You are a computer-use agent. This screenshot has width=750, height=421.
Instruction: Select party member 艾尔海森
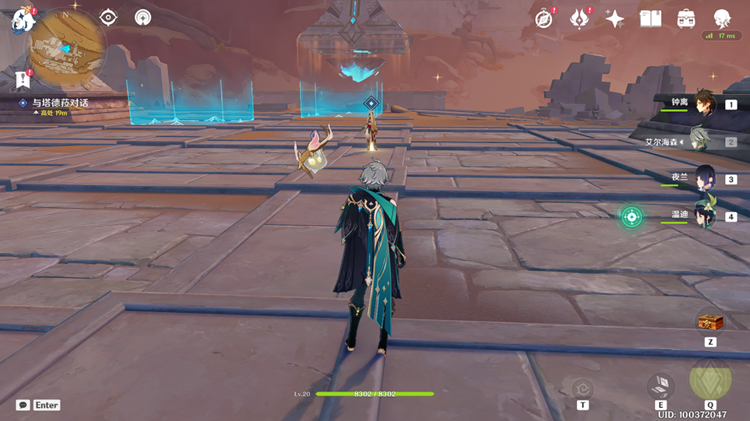tap(703, 141)
